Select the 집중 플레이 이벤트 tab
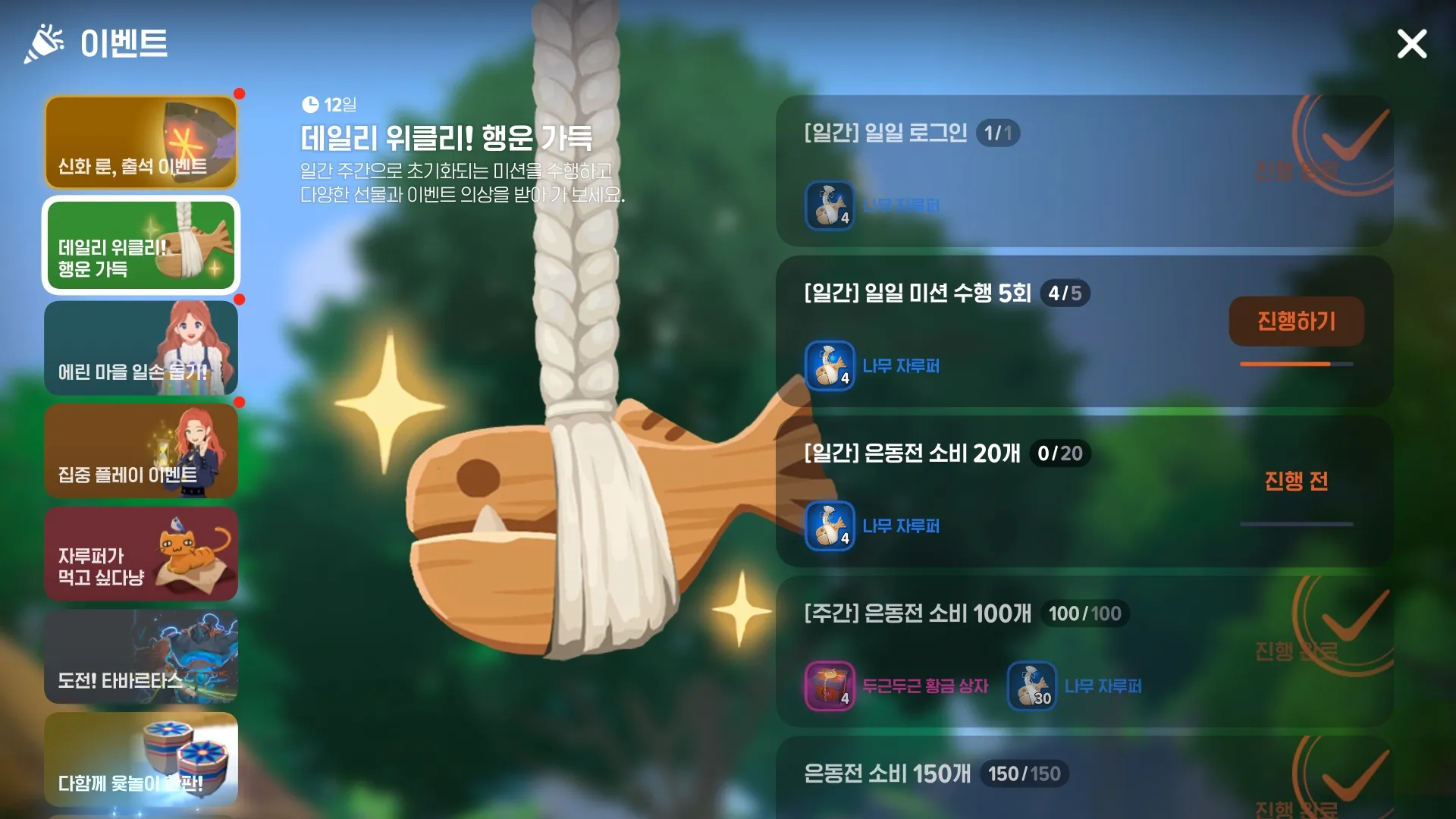Screen dimensions: 1456x819 (x=141, y=452)
